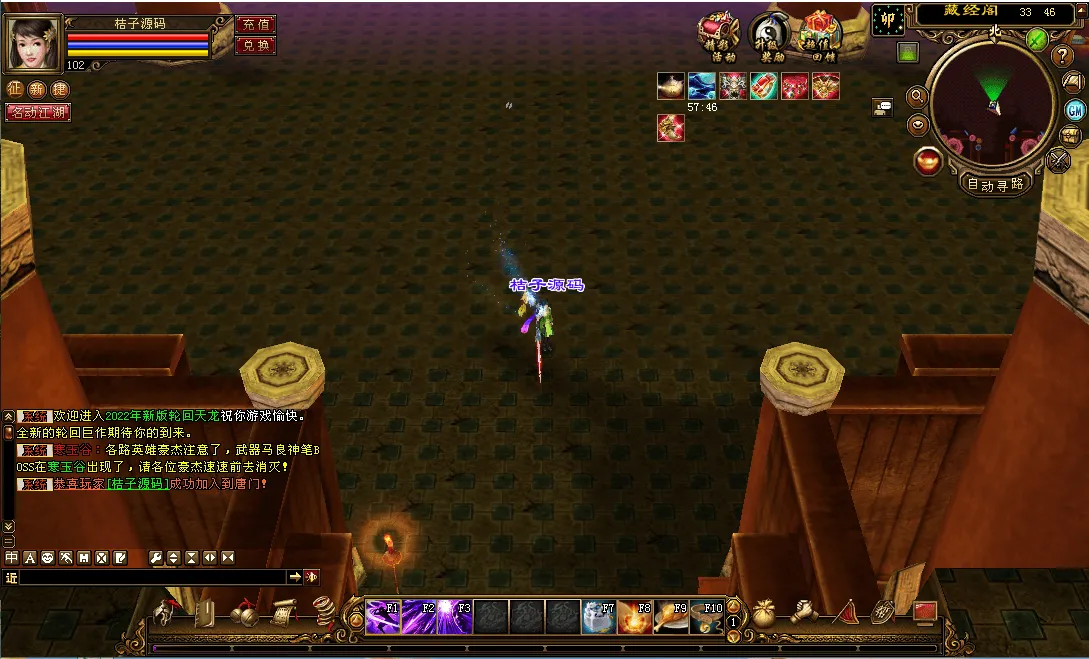The height and width of the screenshot is (659, 1089).
Task: Open the 充值 recharge button
Action: [254, 25]
